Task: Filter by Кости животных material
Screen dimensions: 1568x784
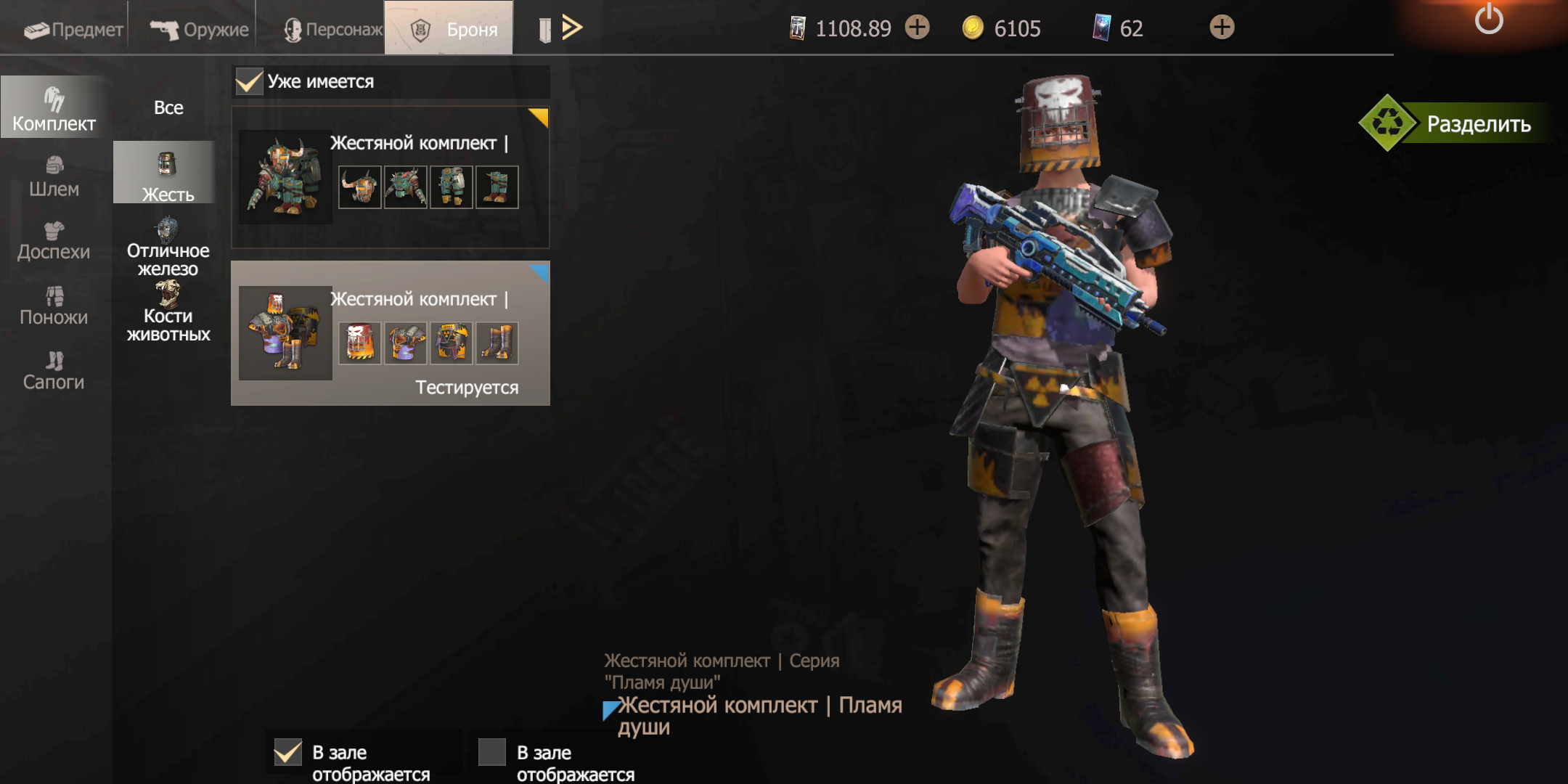Action: tap(168, 314)
